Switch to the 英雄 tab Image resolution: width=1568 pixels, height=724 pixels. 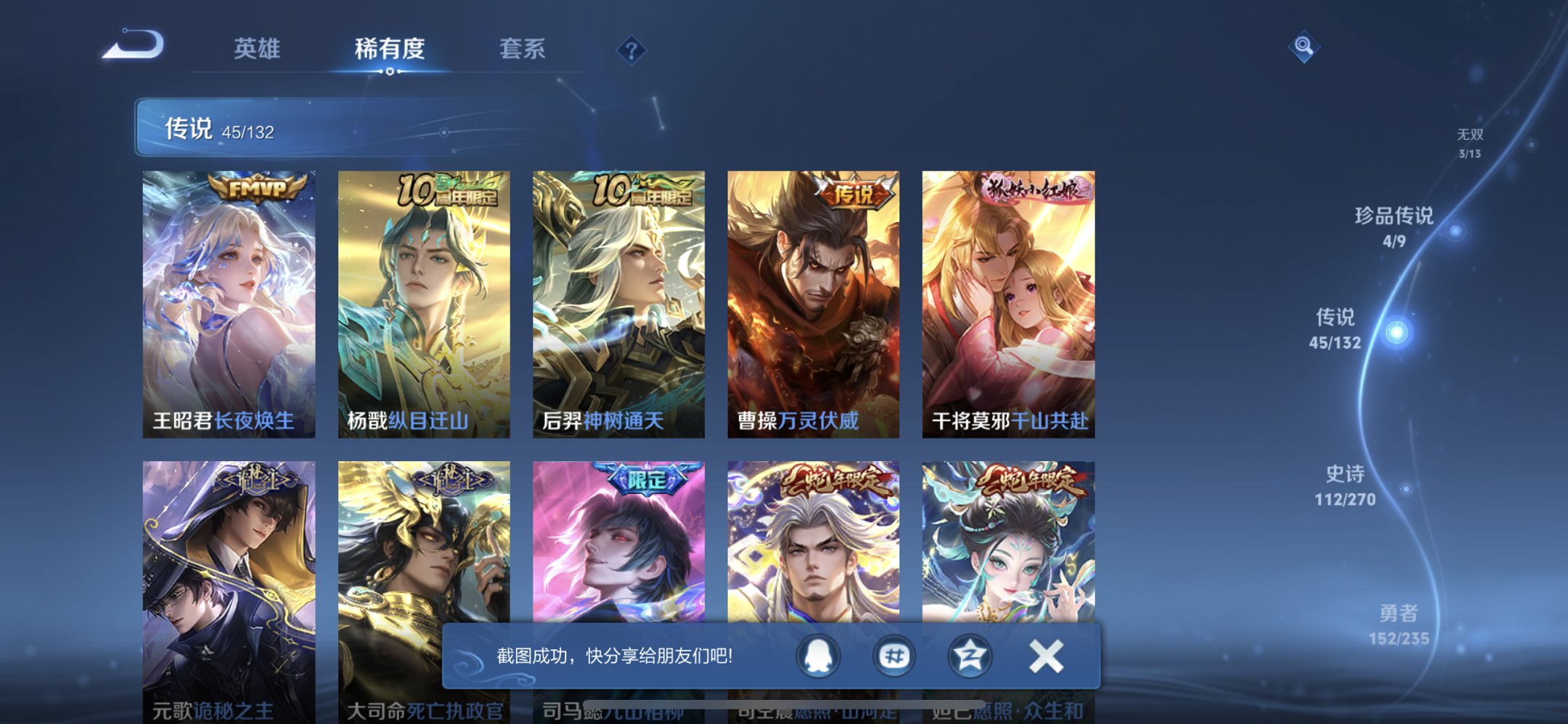click(x=256, y=50)
